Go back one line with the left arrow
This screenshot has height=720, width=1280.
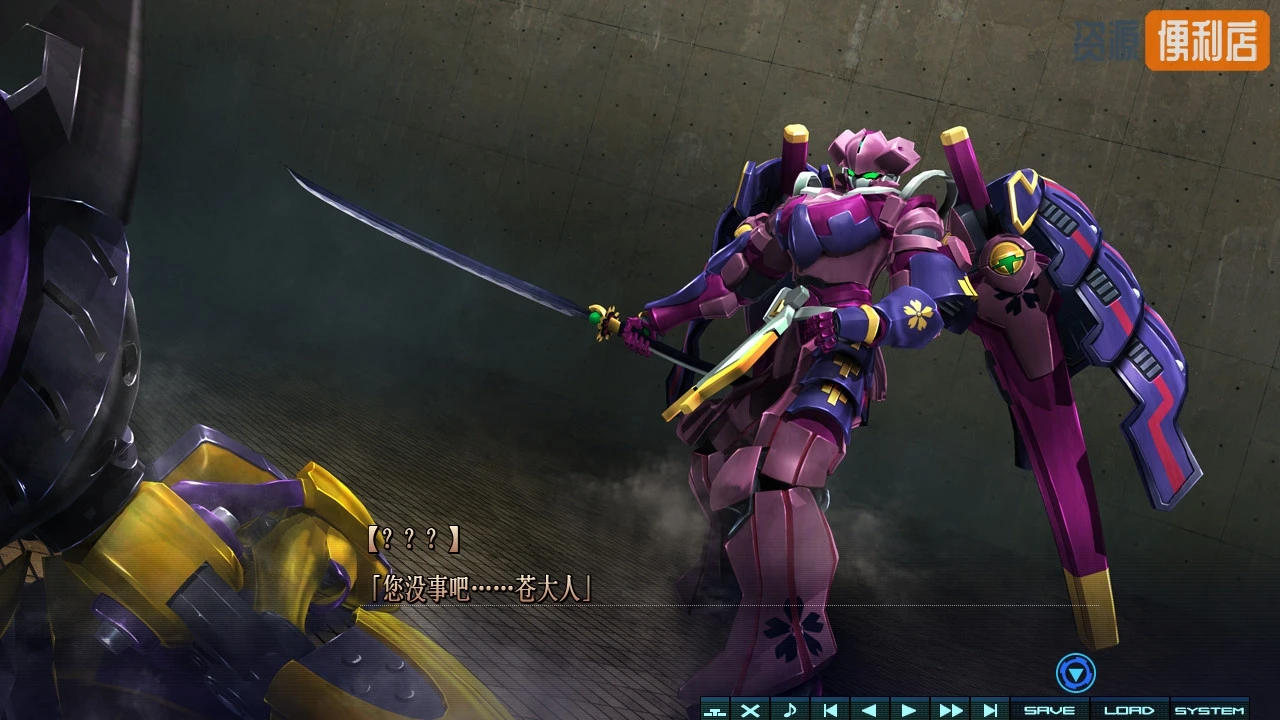(869, 710)
